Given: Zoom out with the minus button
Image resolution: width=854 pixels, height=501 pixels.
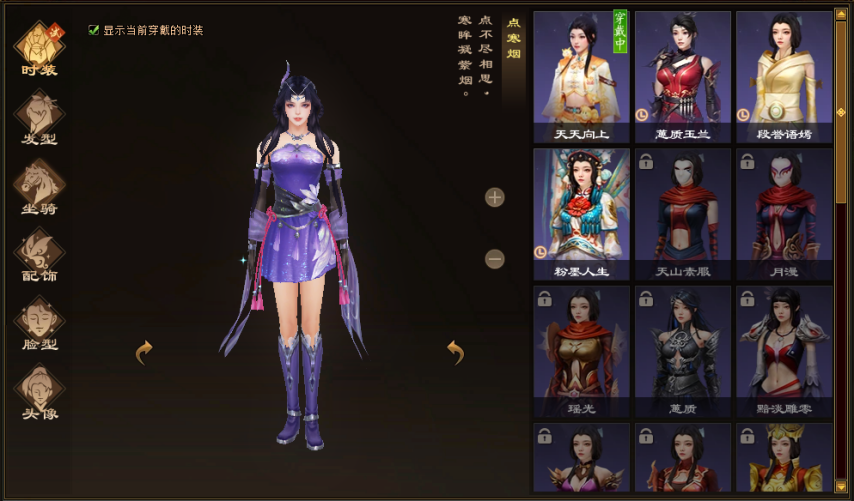Looking at the screenshot, I should pos(495,259).
